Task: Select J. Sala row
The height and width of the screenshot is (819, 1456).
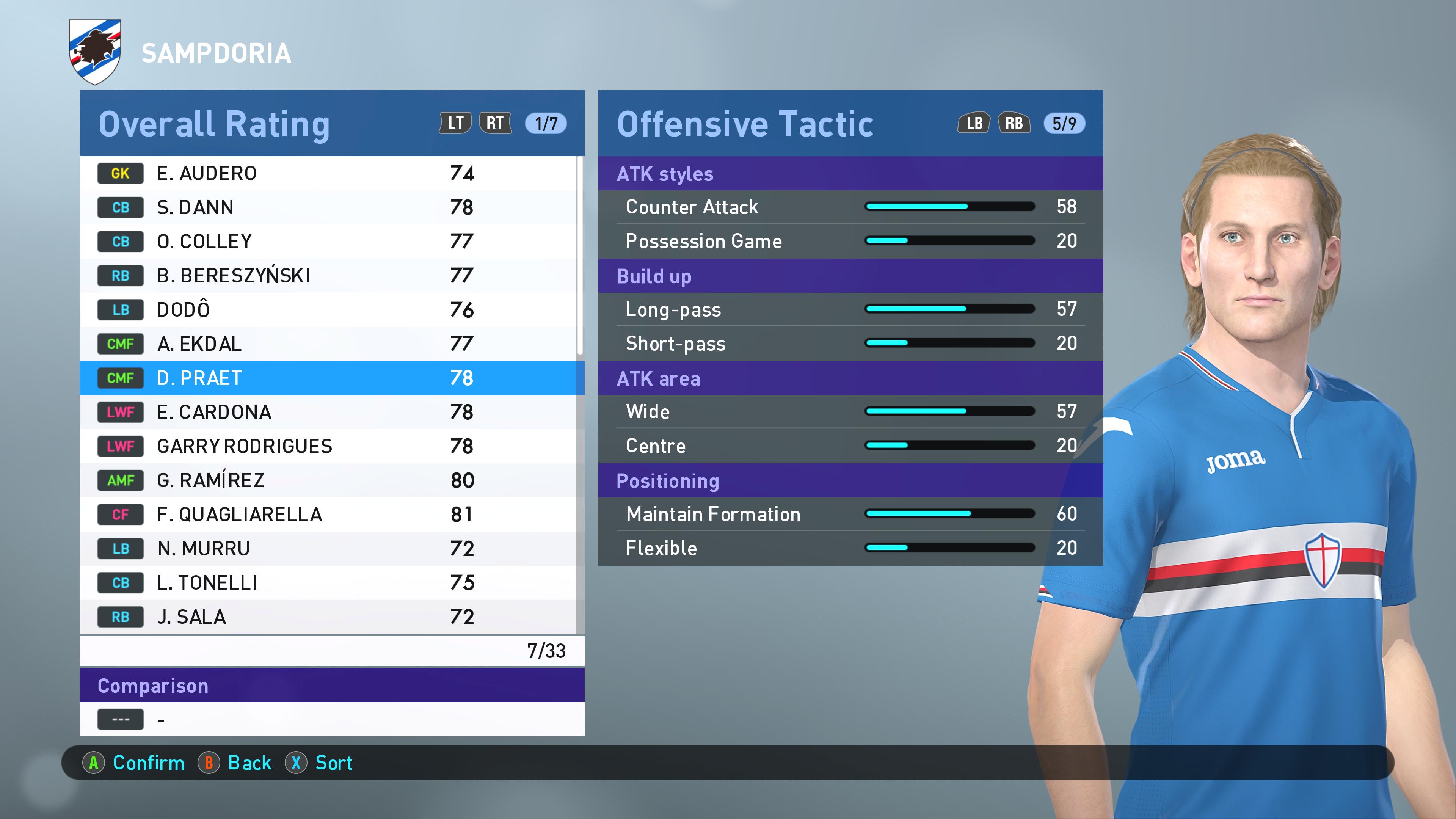Action: coord(328,617)
